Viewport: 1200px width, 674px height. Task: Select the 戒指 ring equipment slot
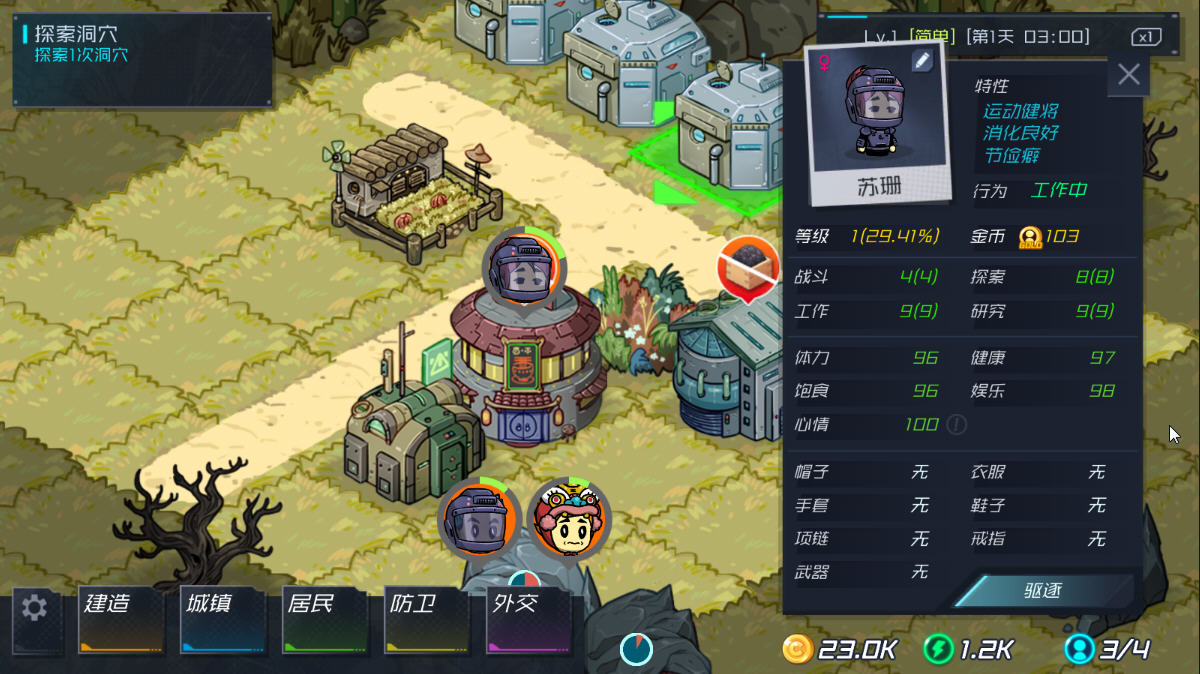tap(1042, 539)
